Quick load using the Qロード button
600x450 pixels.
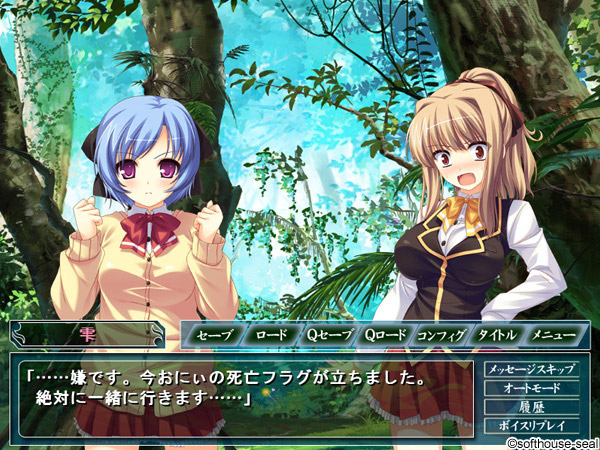point(384,335)
